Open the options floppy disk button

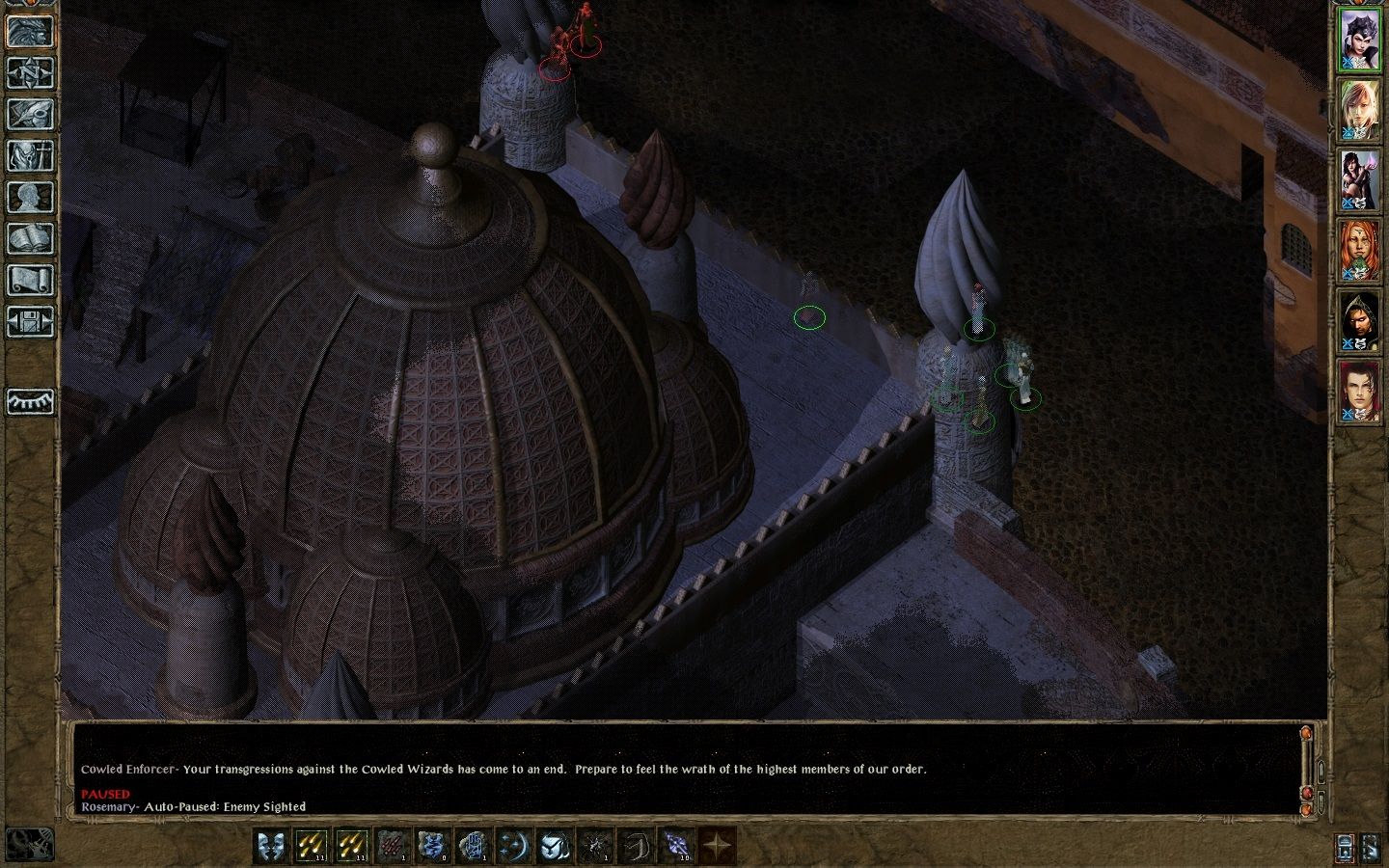(x=30, y=321)
